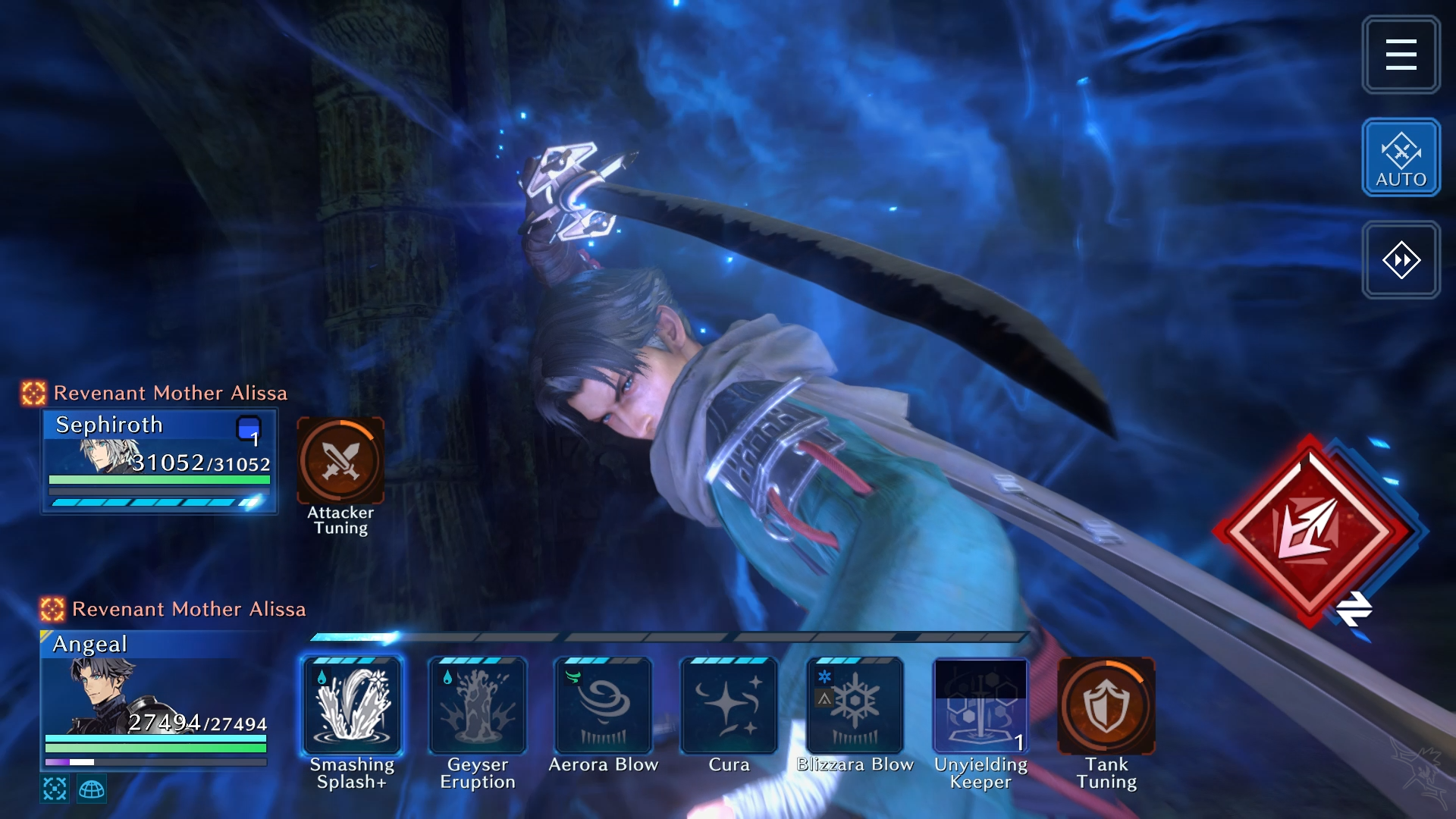Activate Unyielding Keeper skill
The image size is (1456, 819).
[981, 705]
